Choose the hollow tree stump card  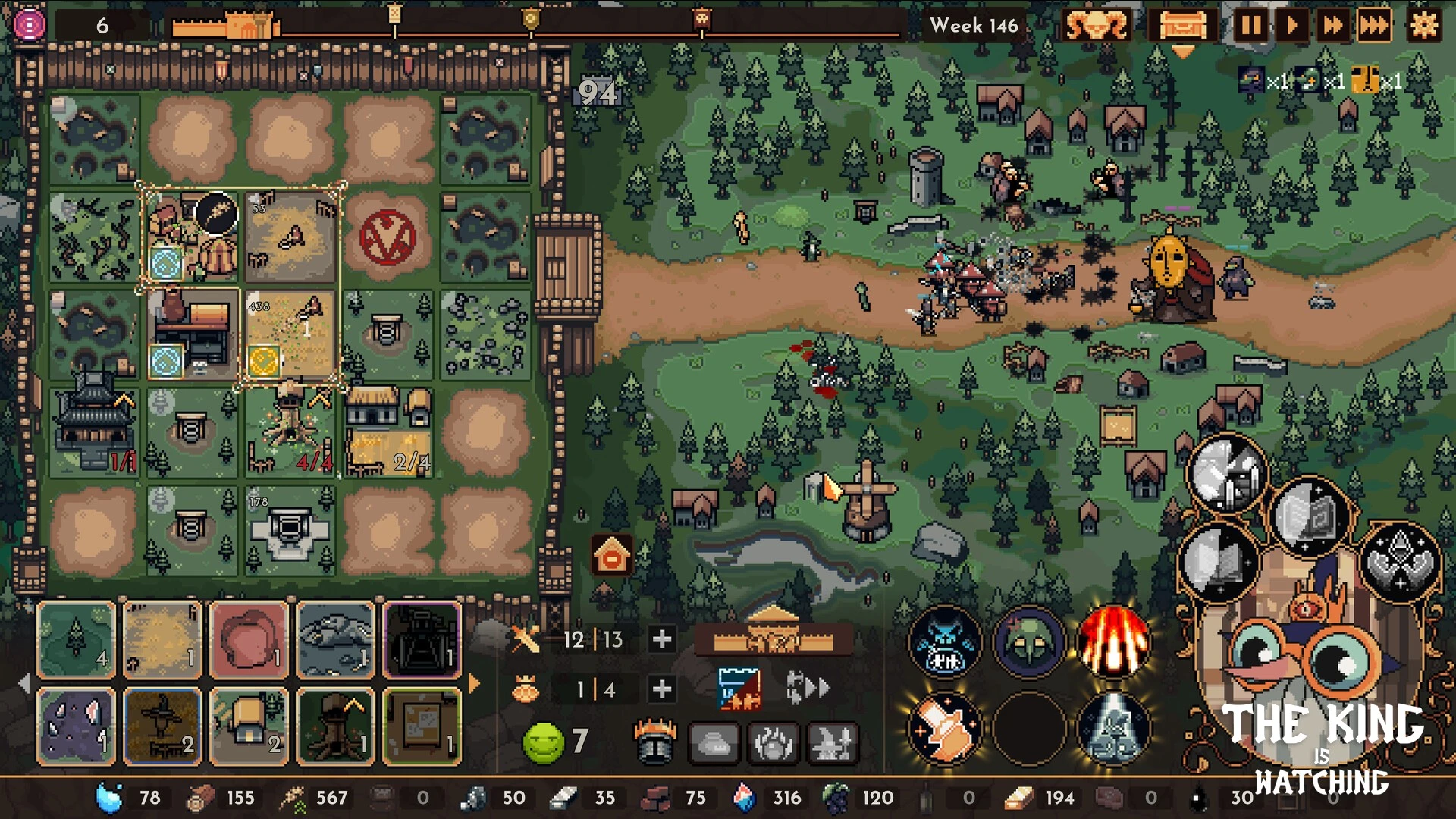point(335,726)
